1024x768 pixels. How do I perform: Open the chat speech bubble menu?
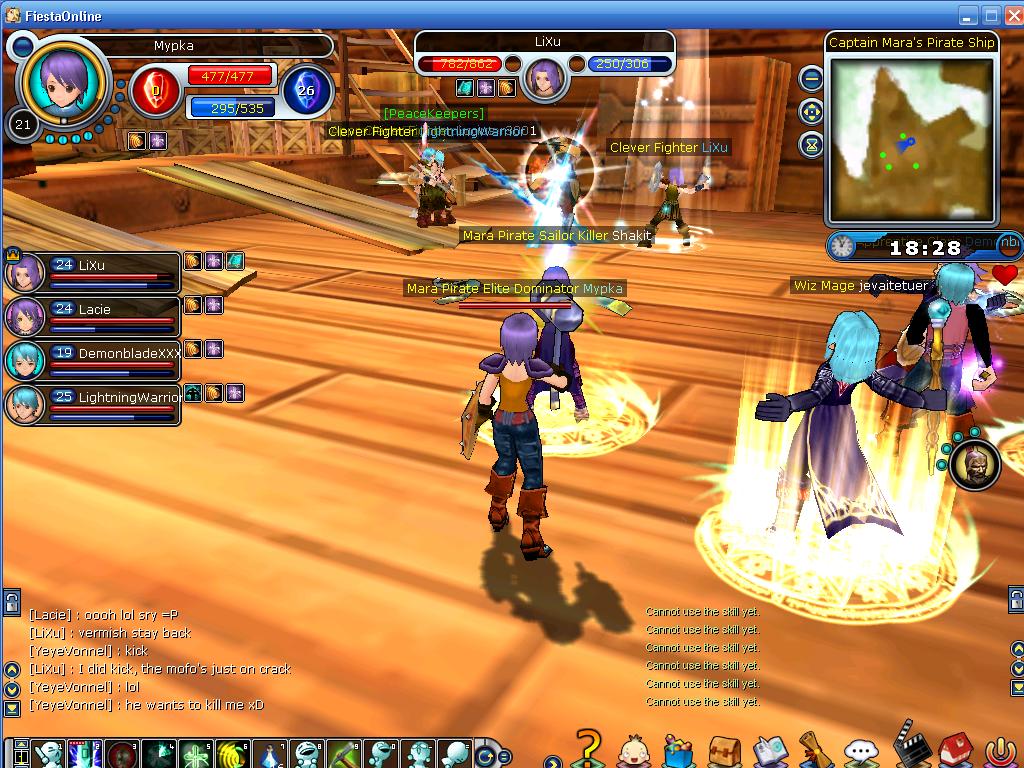[x=860, y=751]
